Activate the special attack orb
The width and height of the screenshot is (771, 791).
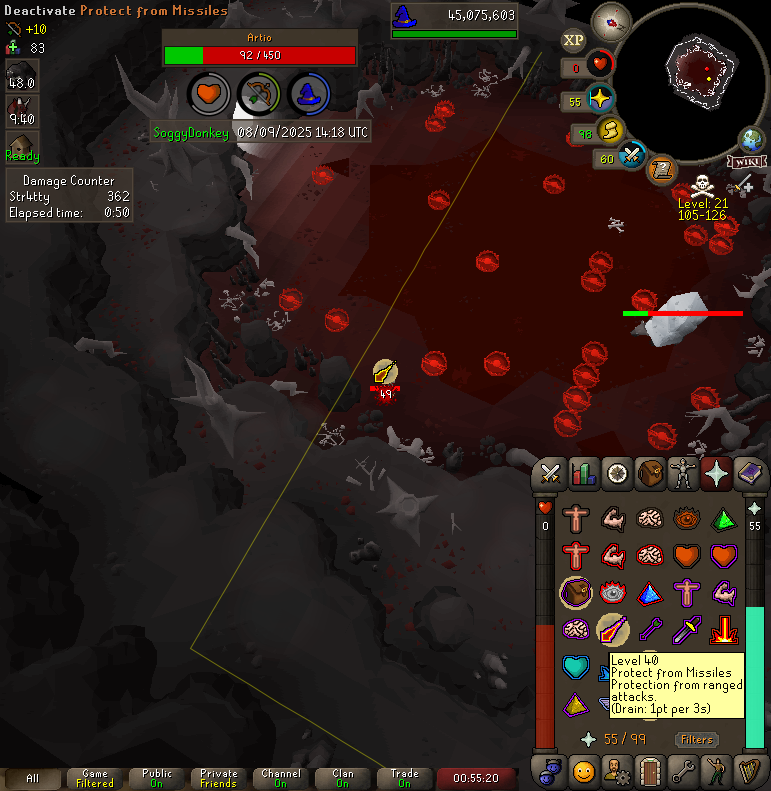tap(632, 156)
